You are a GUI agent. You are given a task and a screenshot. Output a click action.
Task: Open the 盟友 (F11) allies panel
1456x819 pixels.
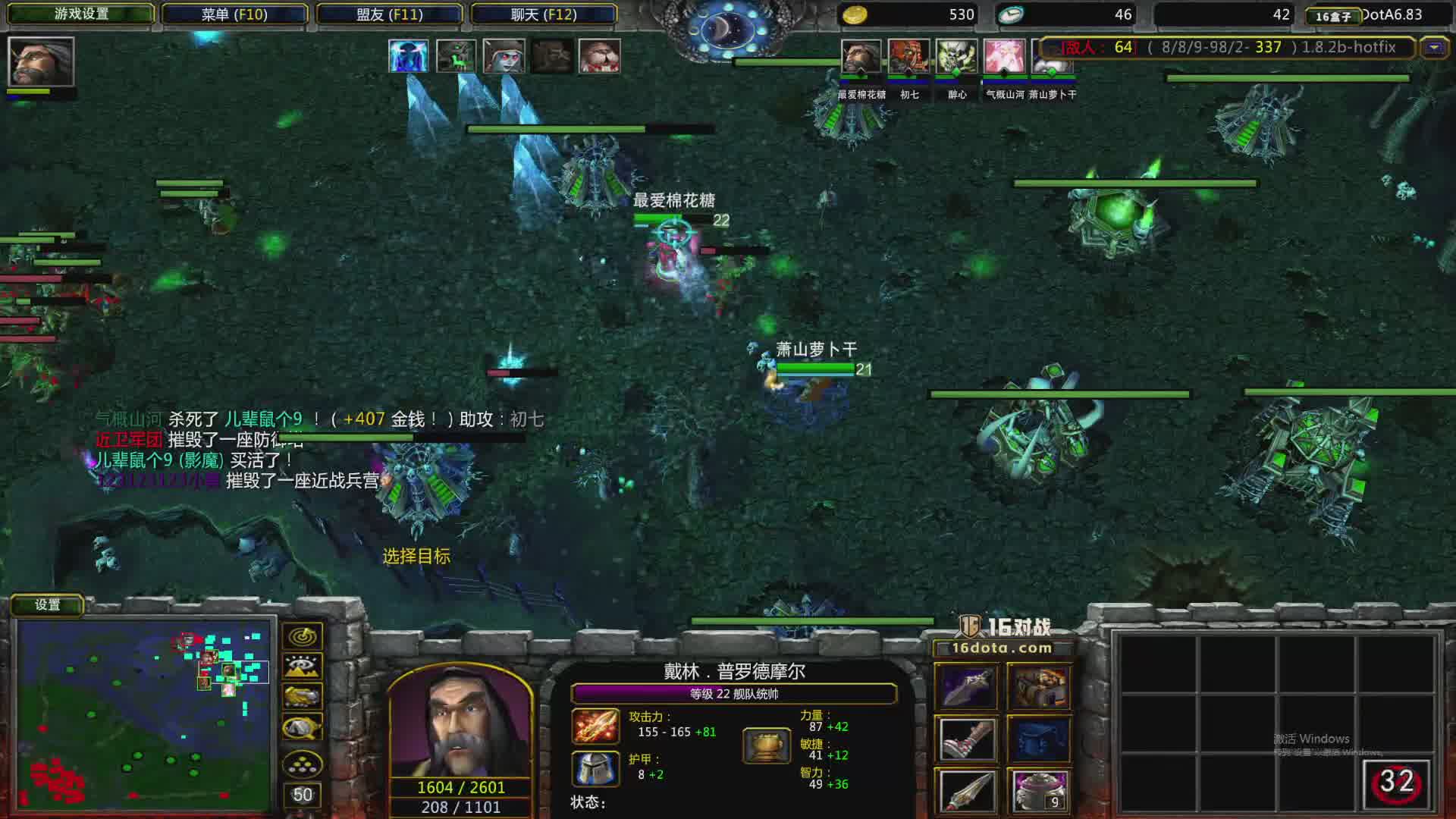point(389,14)
